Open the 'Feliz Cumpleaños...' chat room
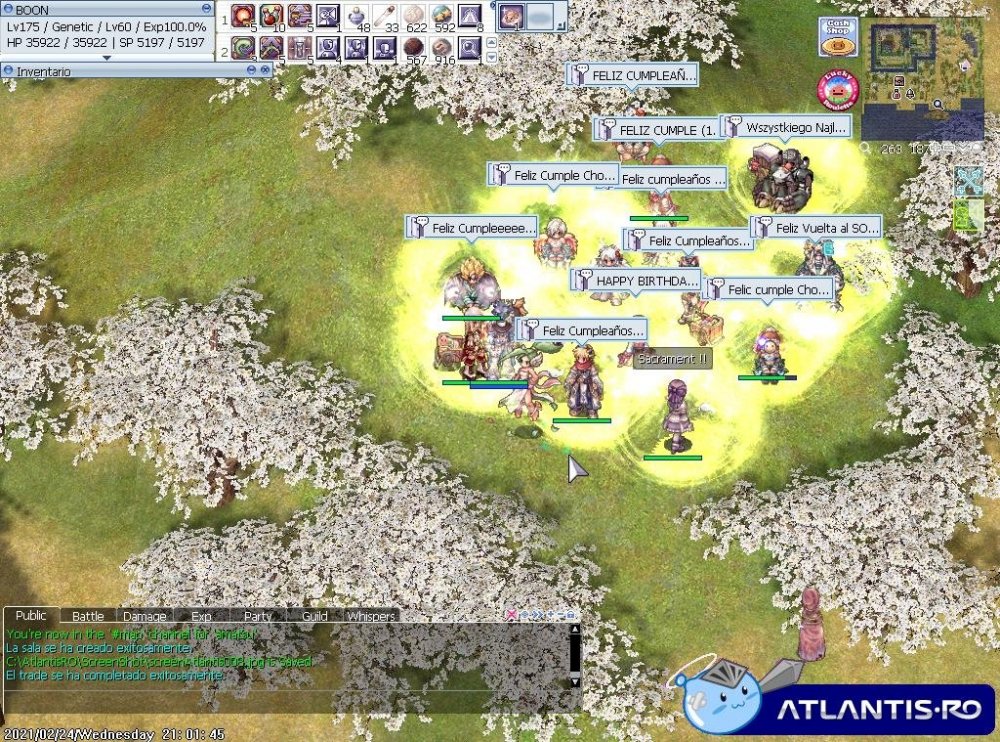The width and height of the screenshot is (1000, 742). (583, 330)
